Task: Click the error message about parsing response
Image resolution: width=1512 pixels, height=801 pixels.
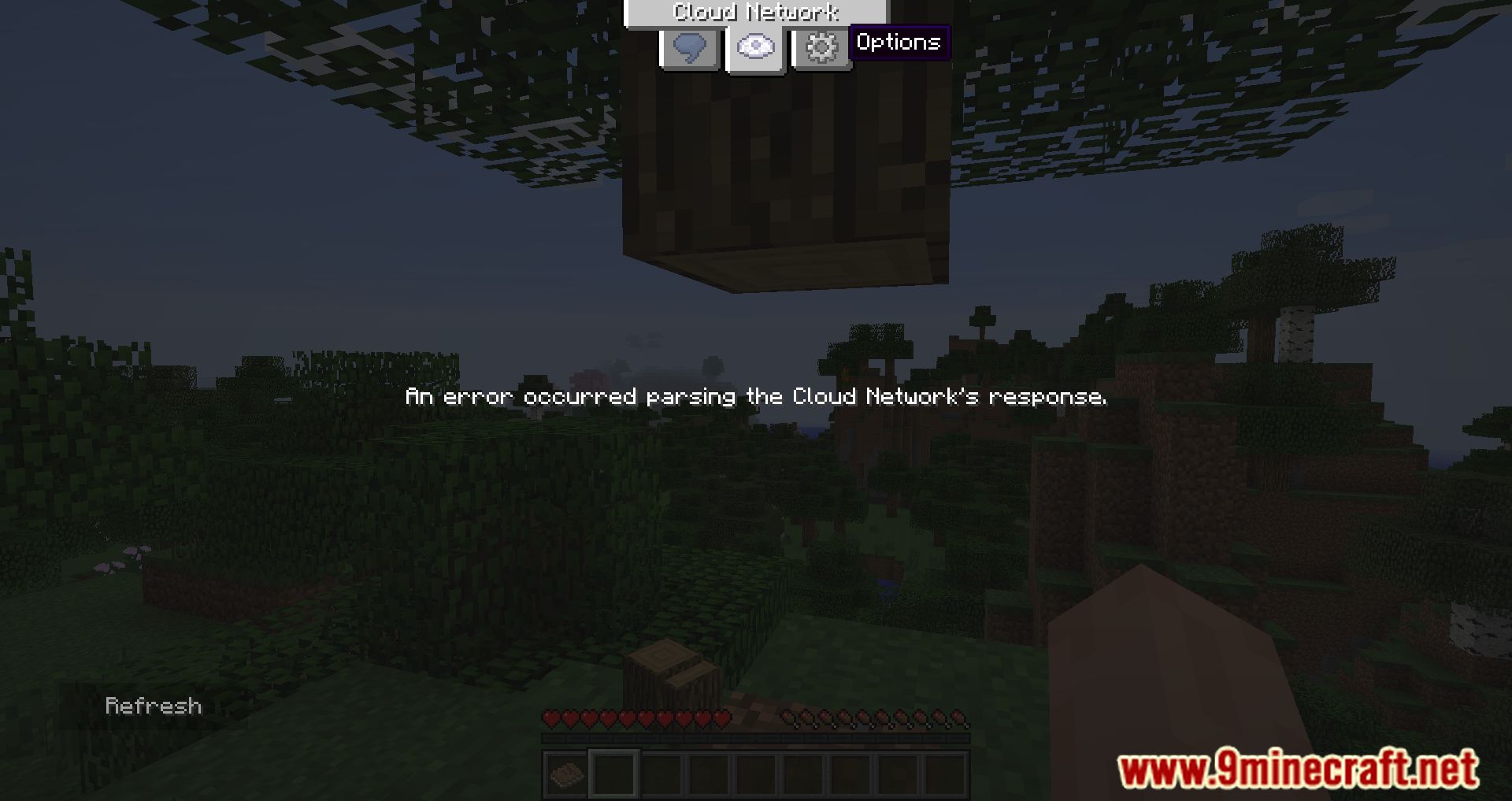Action: click(x=756, y=397)
